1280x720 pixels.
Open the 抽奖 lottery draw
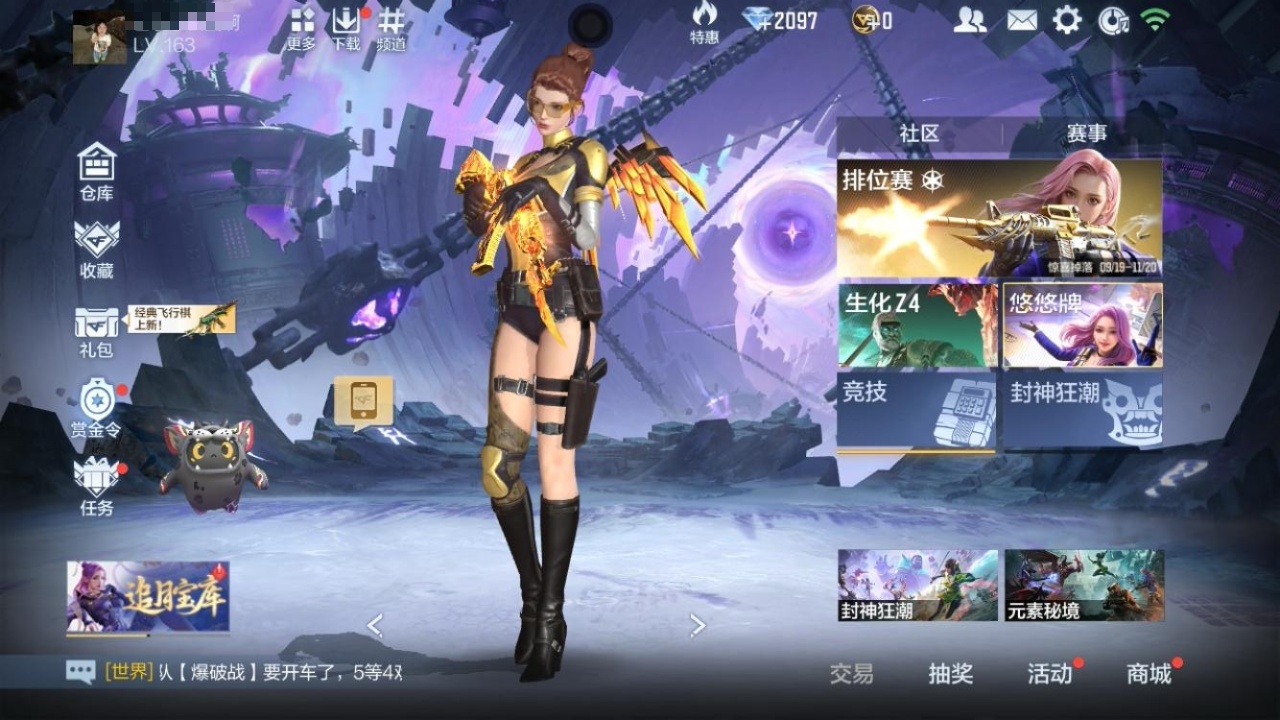tap(950, 674)
